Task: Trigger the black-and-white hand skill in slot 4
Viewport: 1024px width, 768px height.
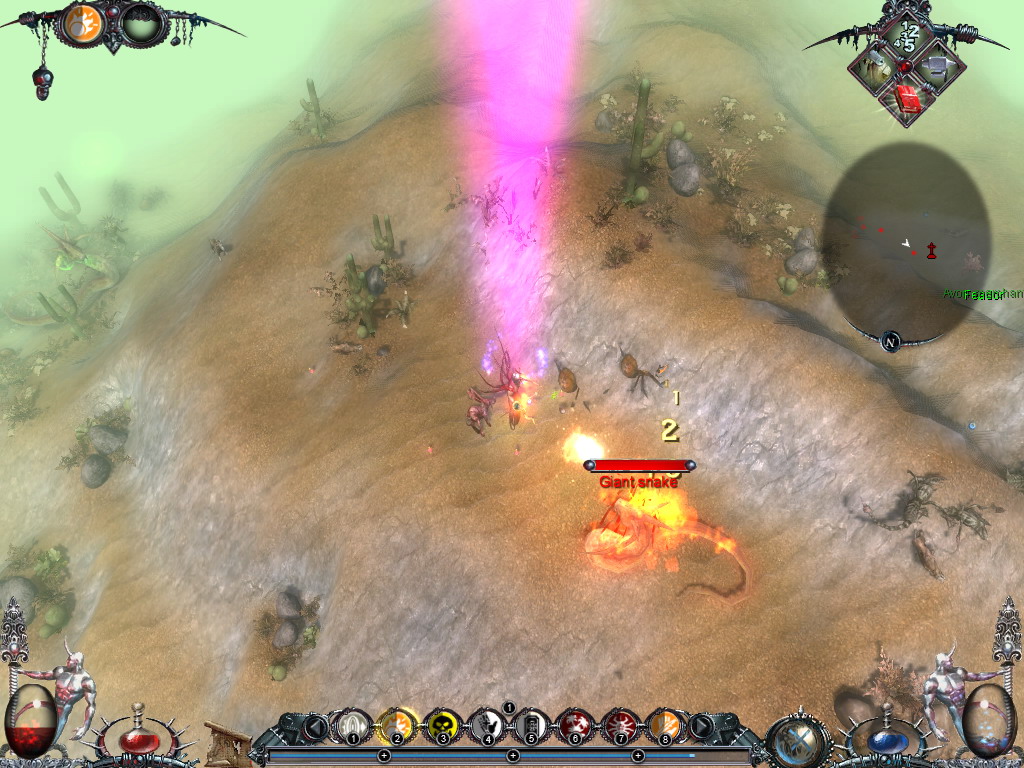Action: [x=487, y=724]
